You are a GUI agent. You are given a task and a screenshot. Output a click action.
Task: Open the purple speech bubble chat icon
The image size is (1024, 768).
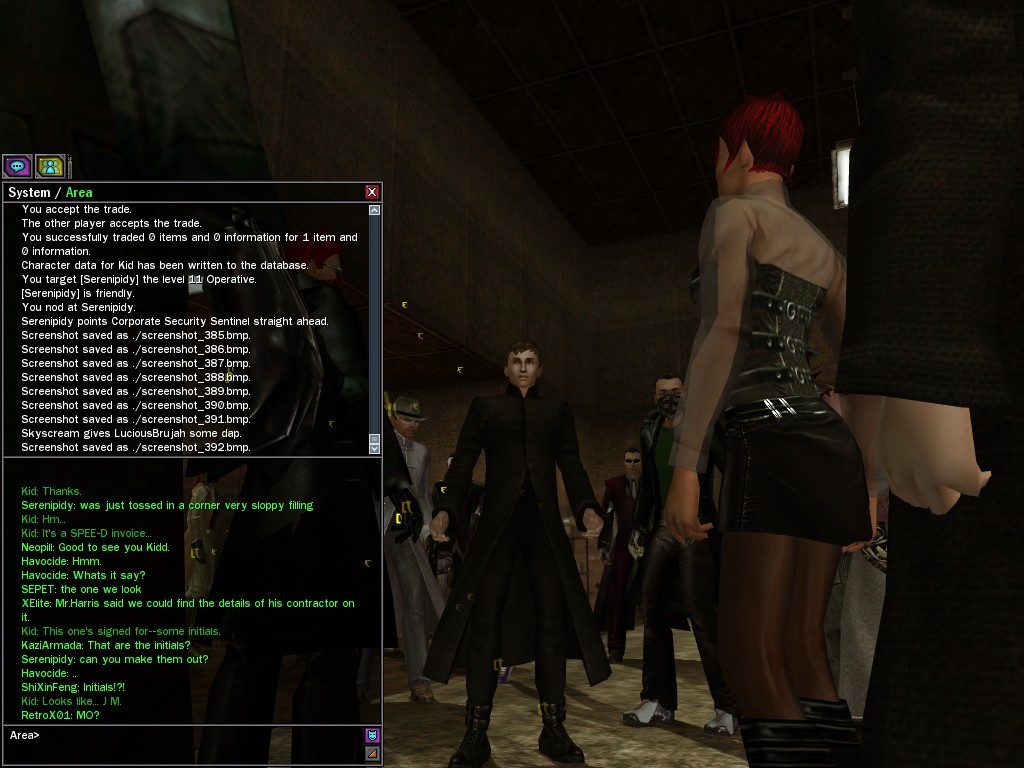pos(17,166)
